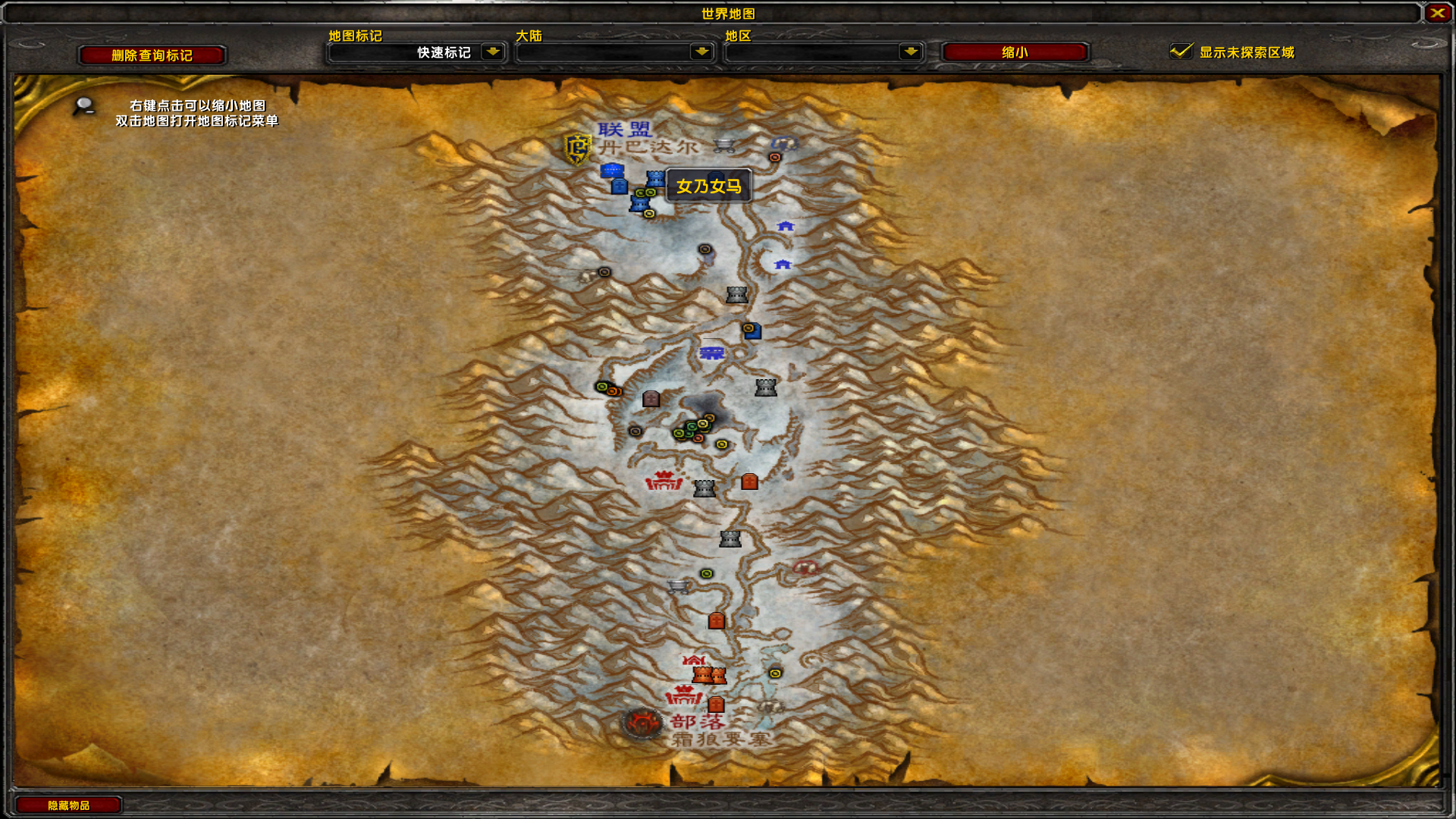This screenshot has width=1456, height=819.
Task: Toggle the 显示未探索区域 checkbox
Action: coord(1181,52)
